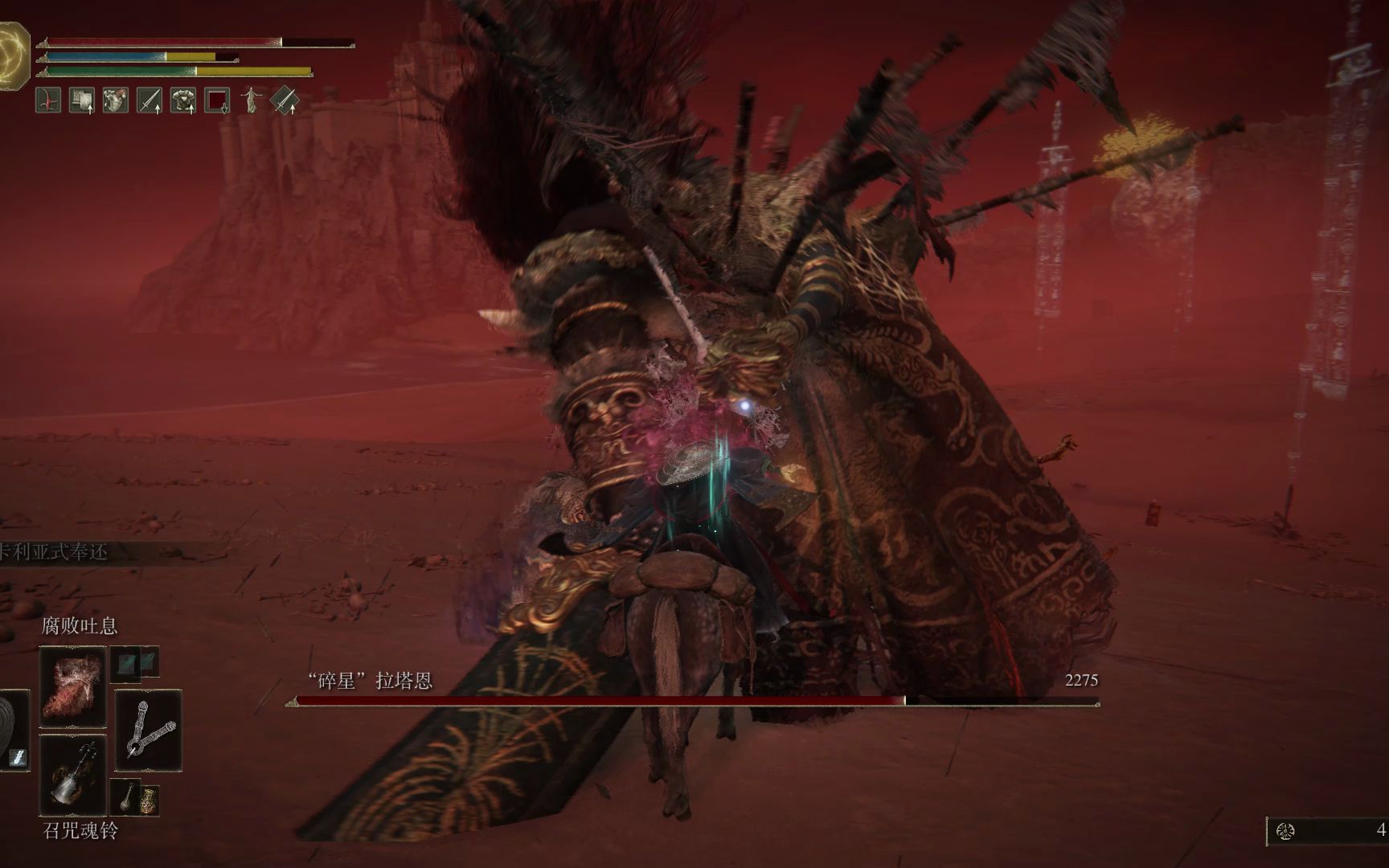Click the left-hand shield armament slot
This screenshot has height=868, width=1389.
tap(13, 730)
